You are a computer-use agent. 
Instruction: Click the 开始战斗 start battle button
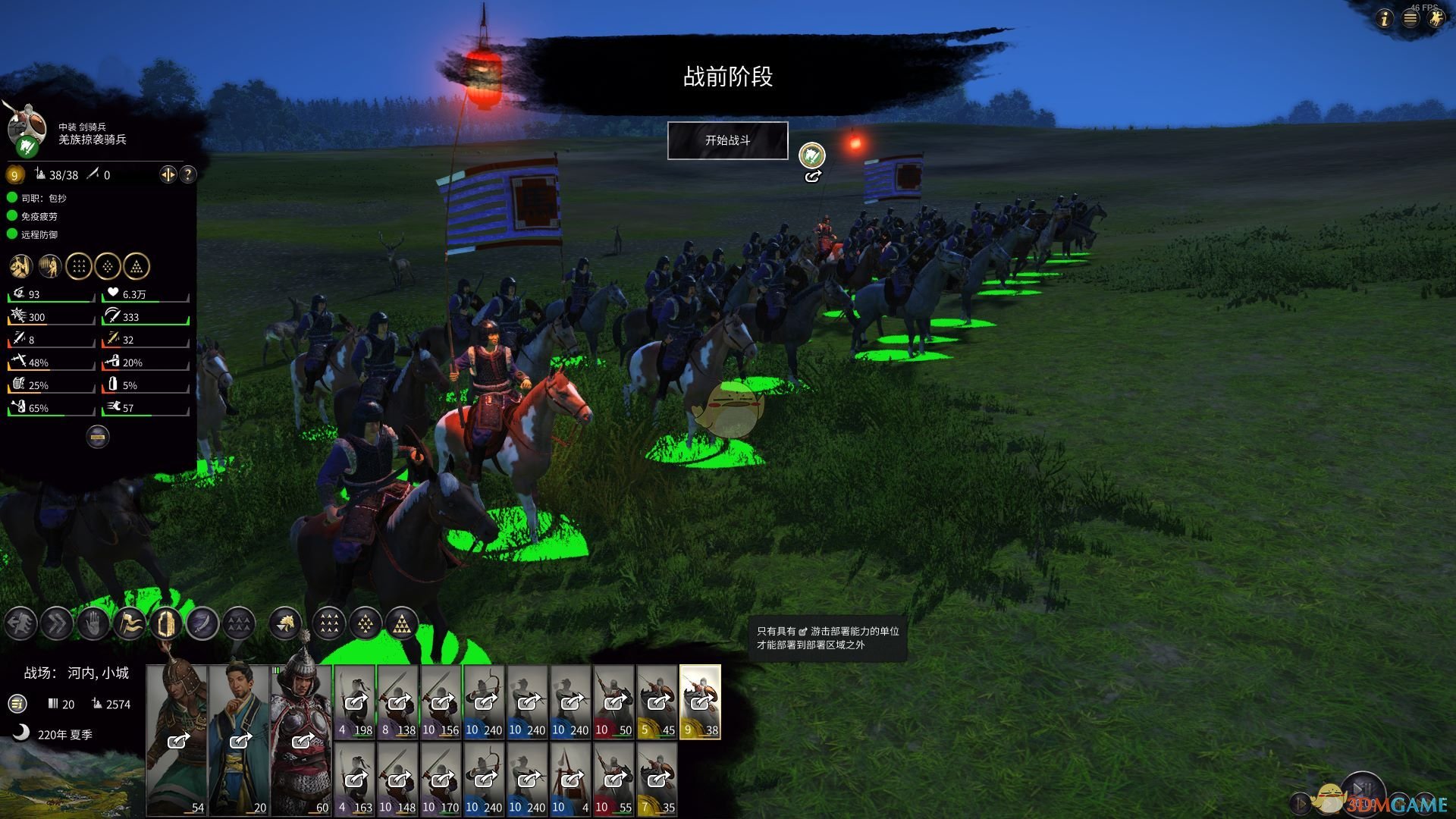727,140
